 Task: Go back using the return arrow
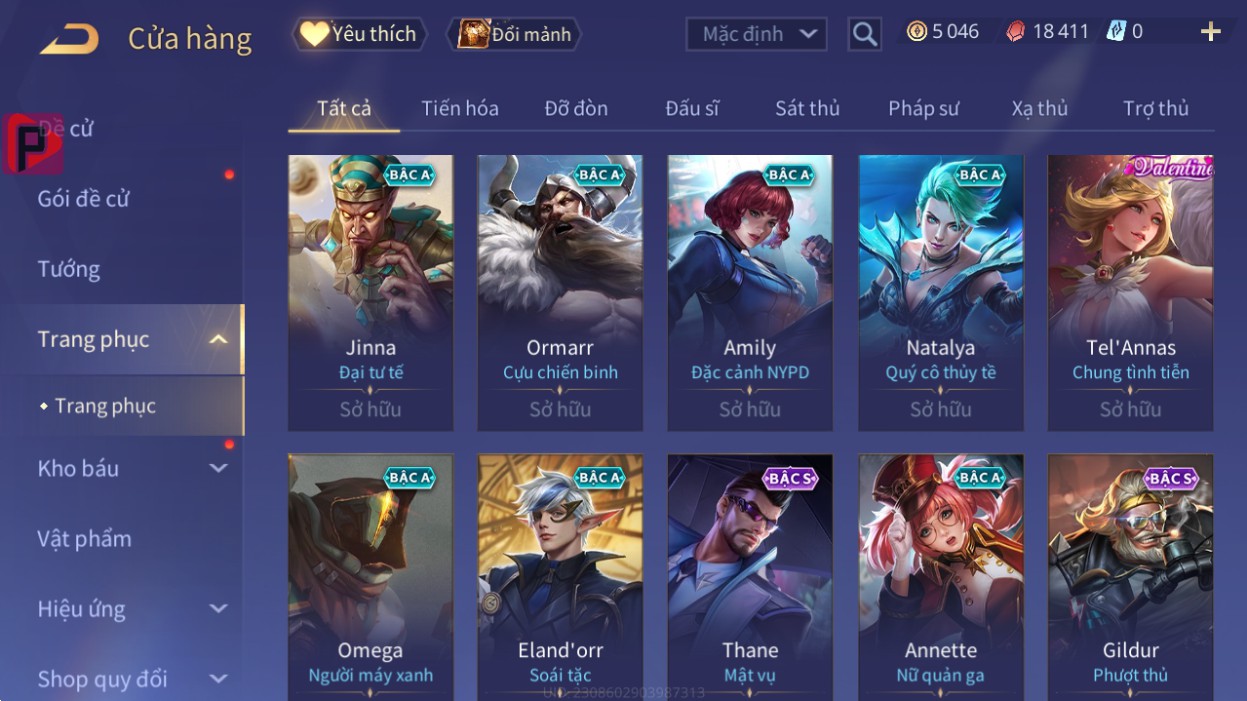[69, 39]
